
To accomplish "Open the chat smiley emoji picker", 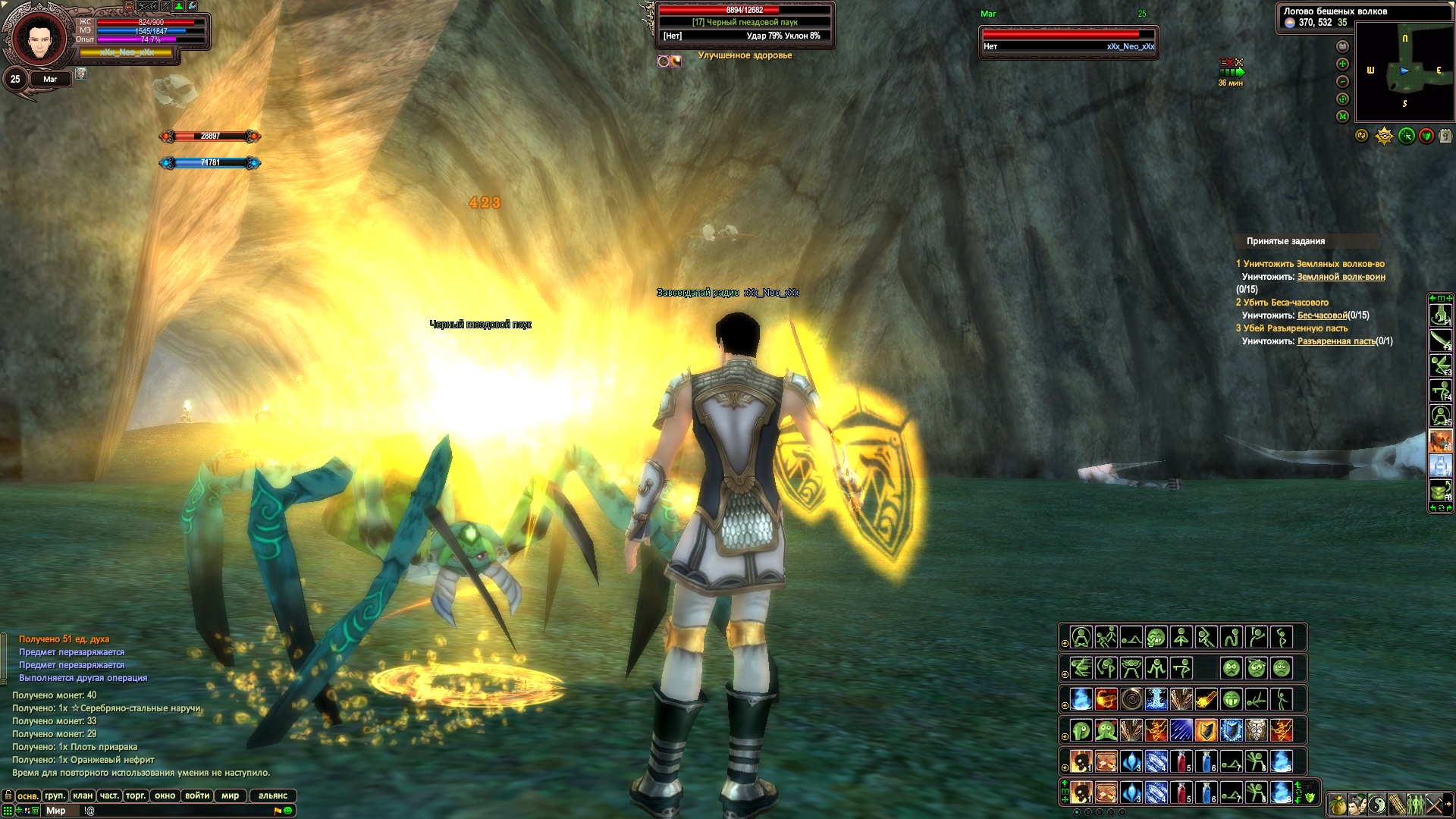I will [x=288, y=811].
